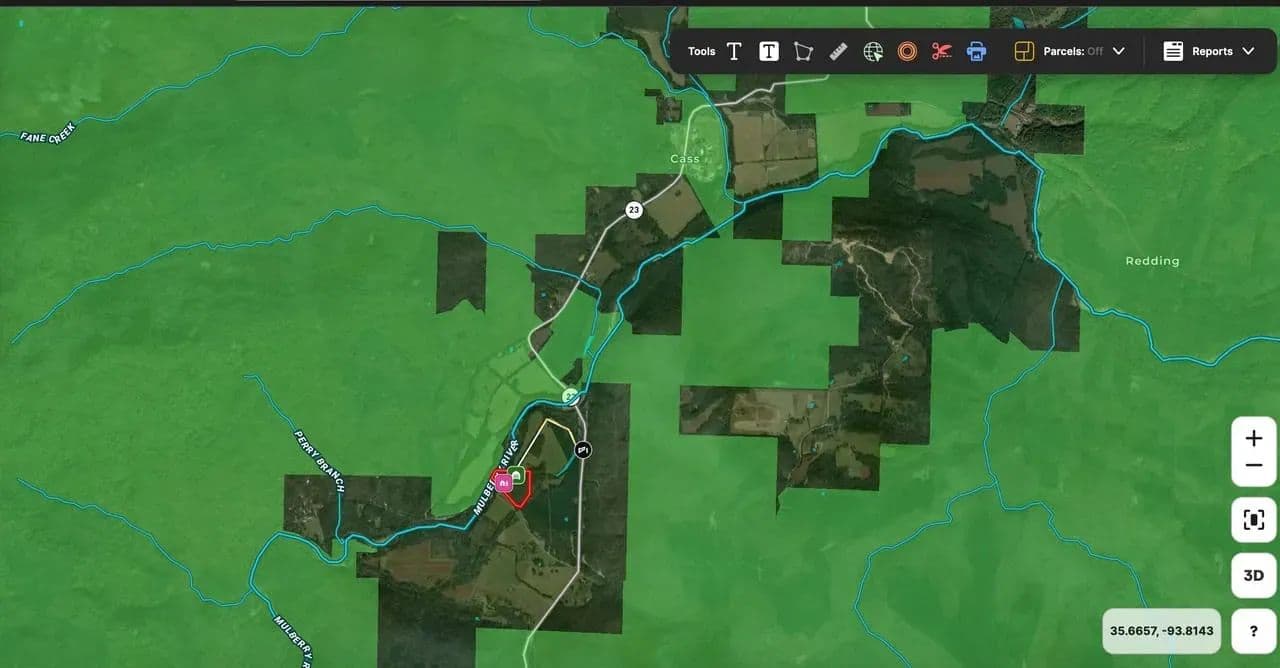Screen dimensions: 1280x668
Task: Zoom in with the plus button
Action: pos(1253,438)
